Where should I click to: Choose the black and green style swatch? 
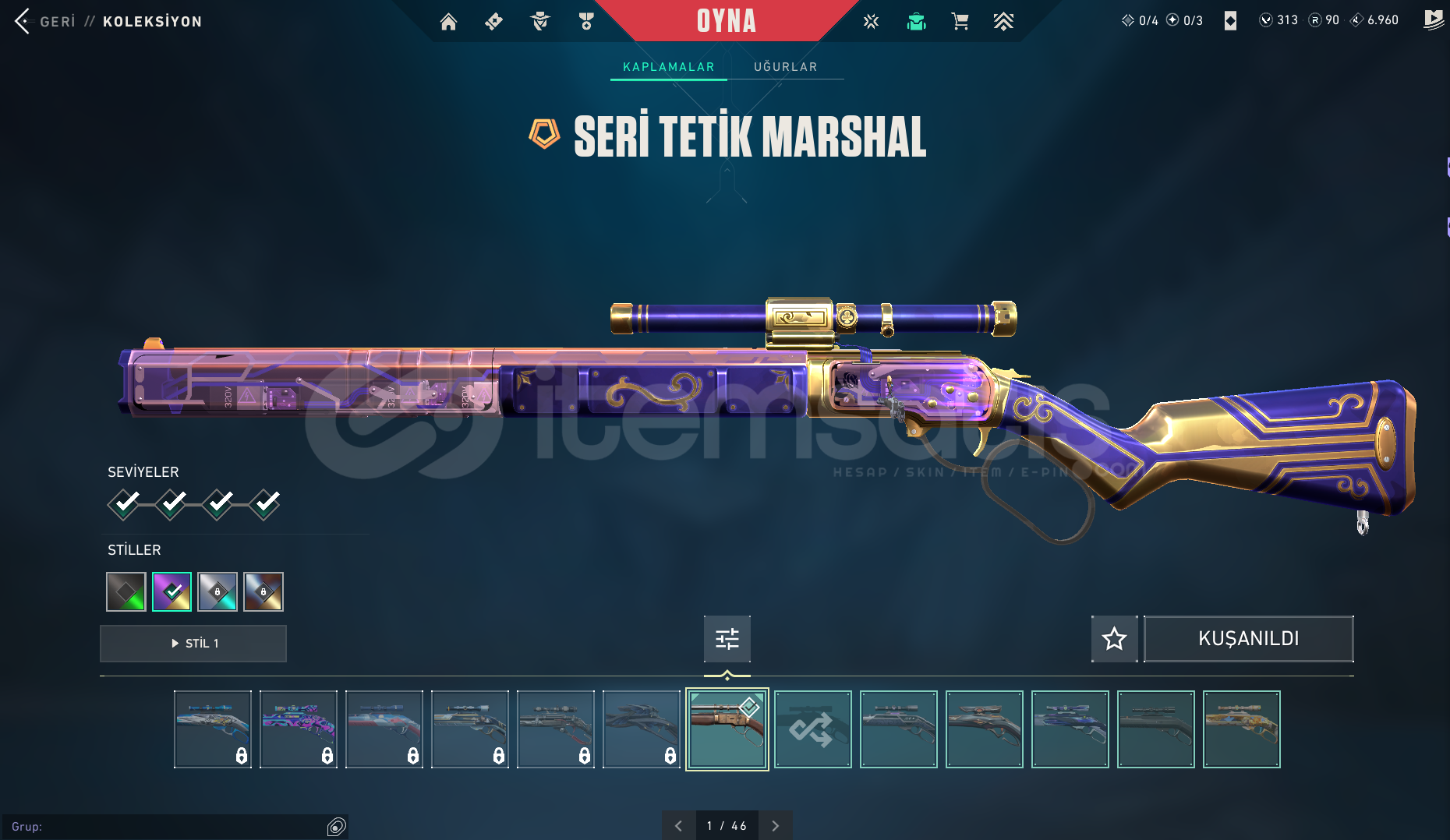tap(126, 592)
